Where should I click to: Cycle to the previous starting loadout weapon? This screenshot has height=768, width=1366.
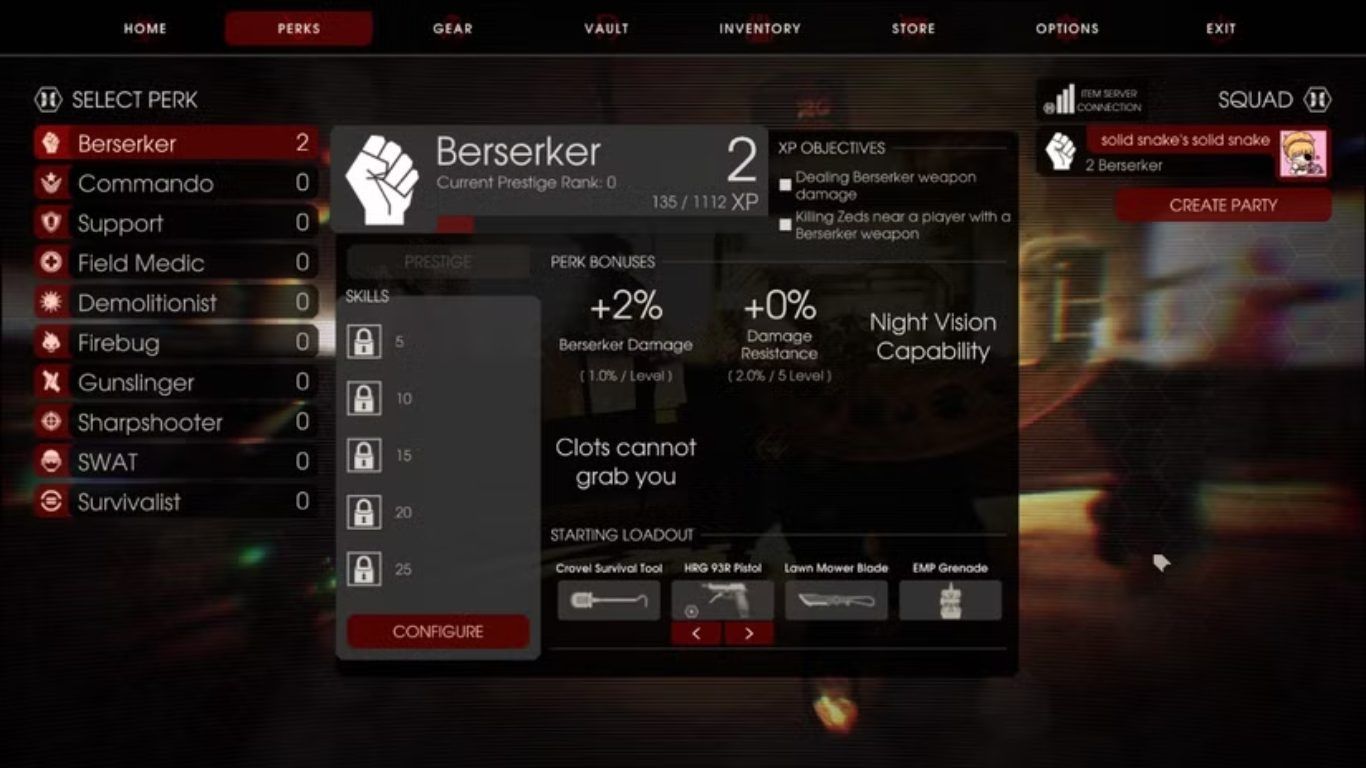tap(697, 633)
